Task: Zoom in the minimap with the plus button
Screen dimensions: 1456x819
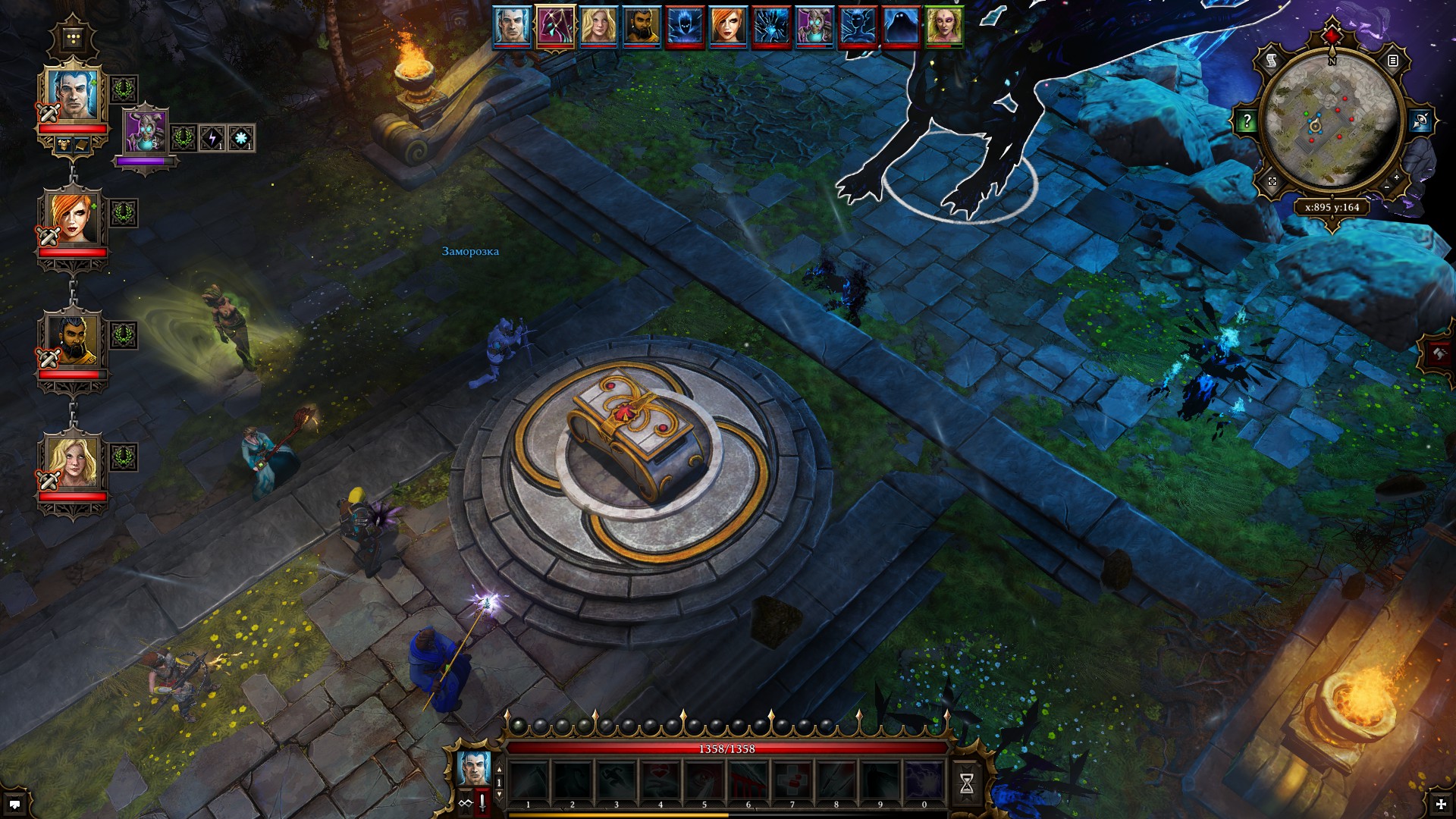Action: [1395, 177]
